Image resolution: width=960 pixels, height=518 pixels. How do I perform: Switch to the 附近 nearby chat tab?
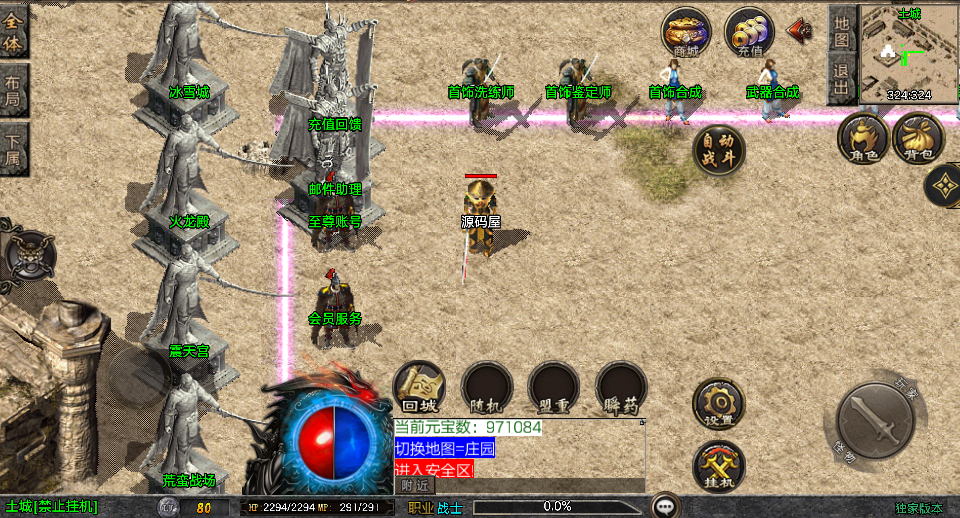tap(416, 485)
